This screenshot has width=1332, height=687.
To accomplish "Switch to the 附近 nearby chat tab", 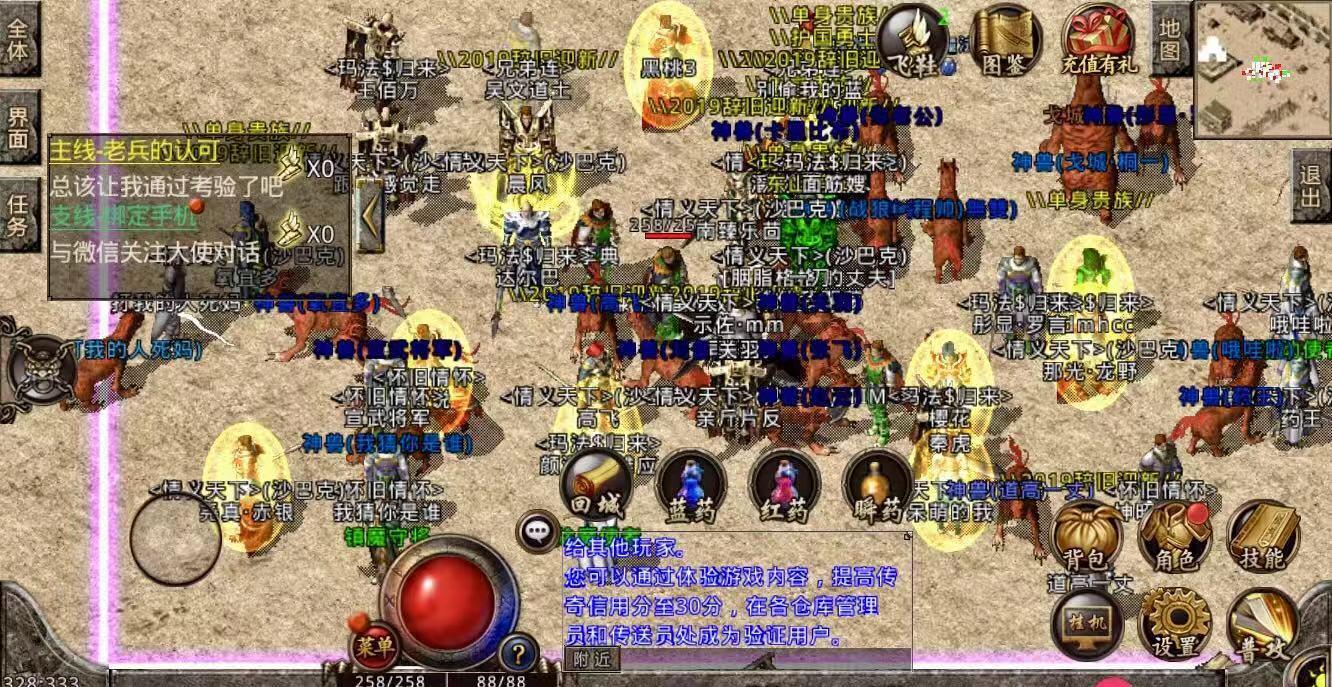I will coord(591,659).
